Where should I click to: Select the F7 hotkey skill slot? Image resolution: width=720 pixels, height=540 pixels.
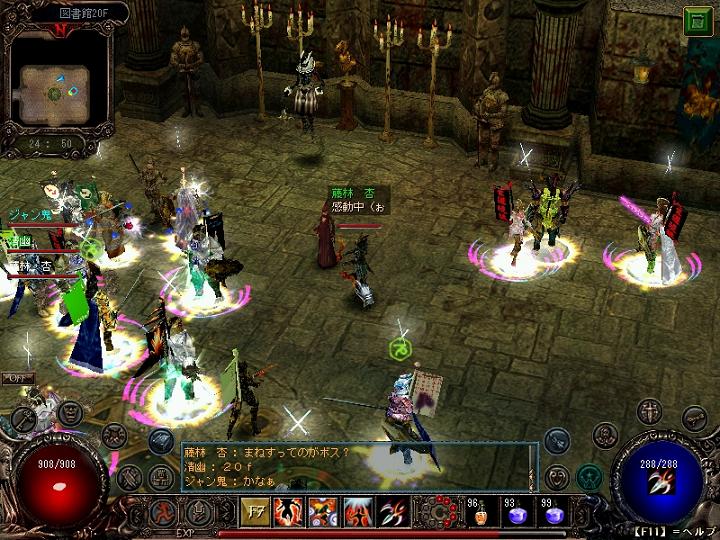tap(253, 513)
